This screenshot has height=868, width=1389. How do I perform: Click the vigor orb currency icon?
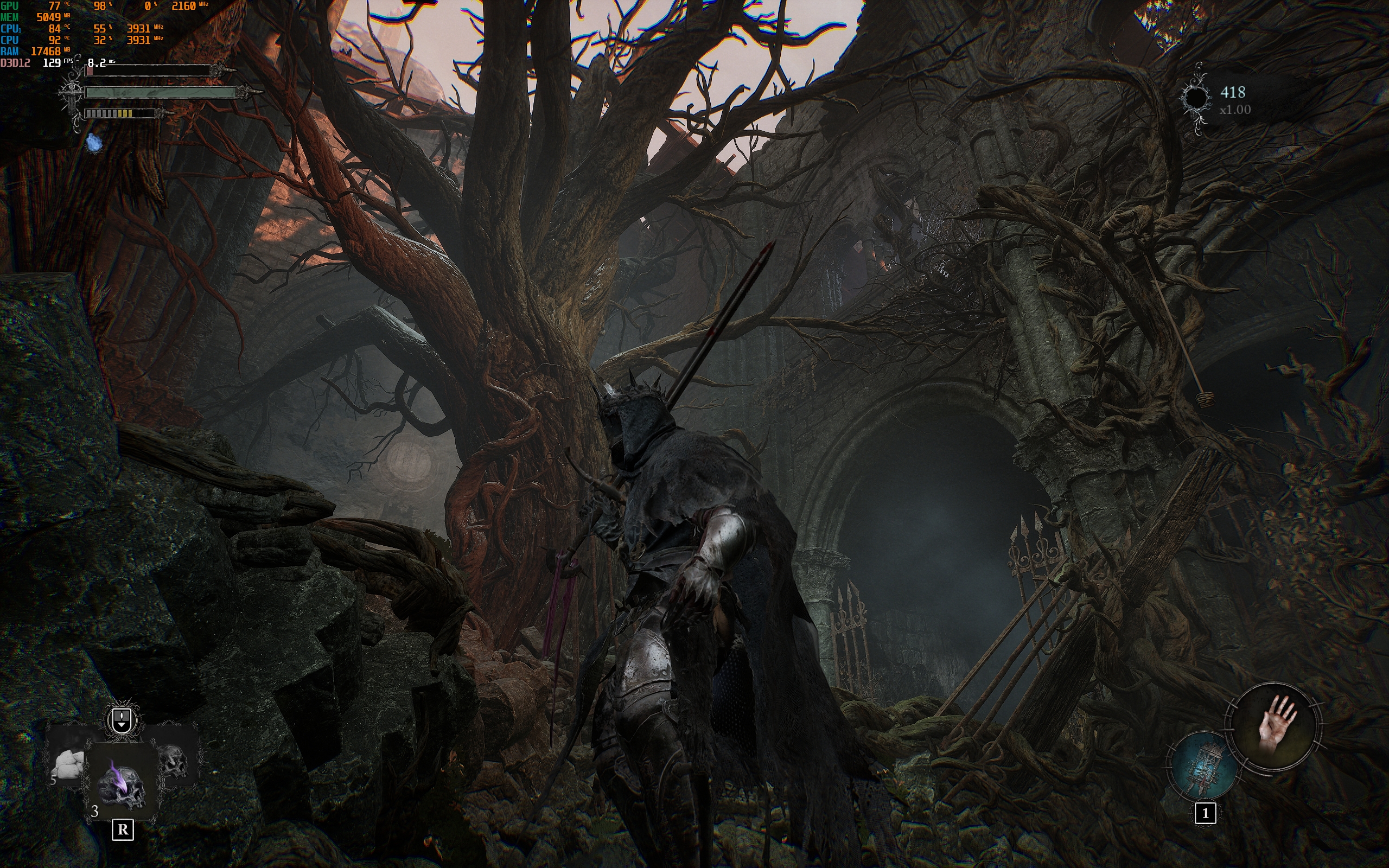(1196, 98)
